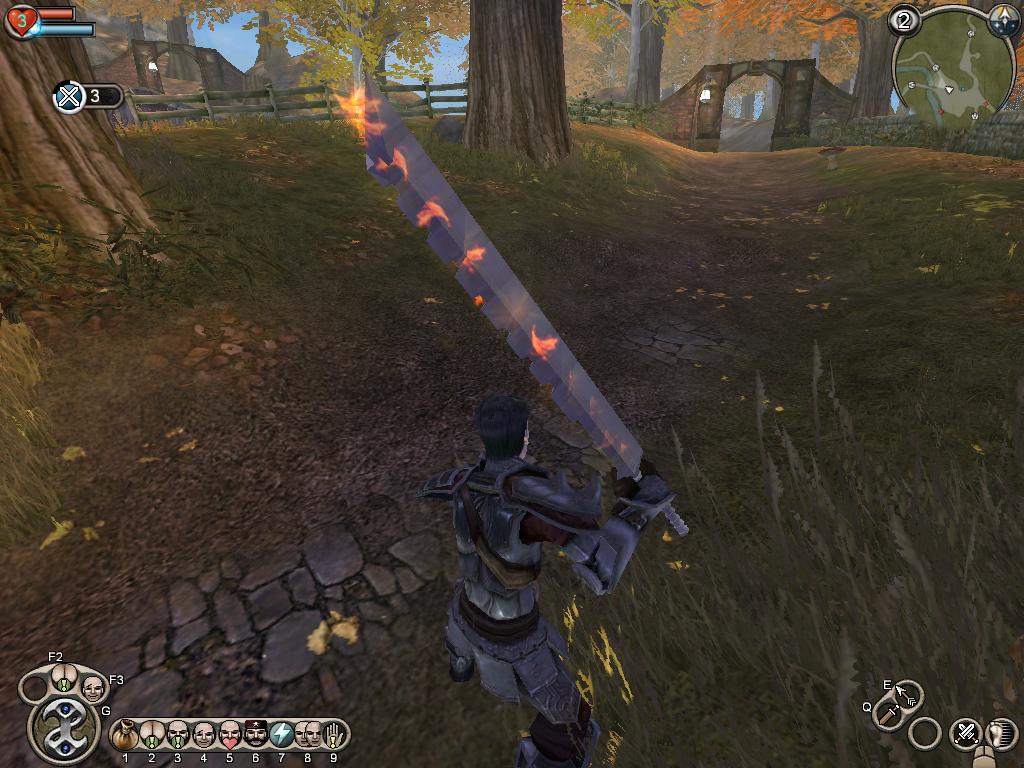Pick the plain face expression in slot 4

204,735
